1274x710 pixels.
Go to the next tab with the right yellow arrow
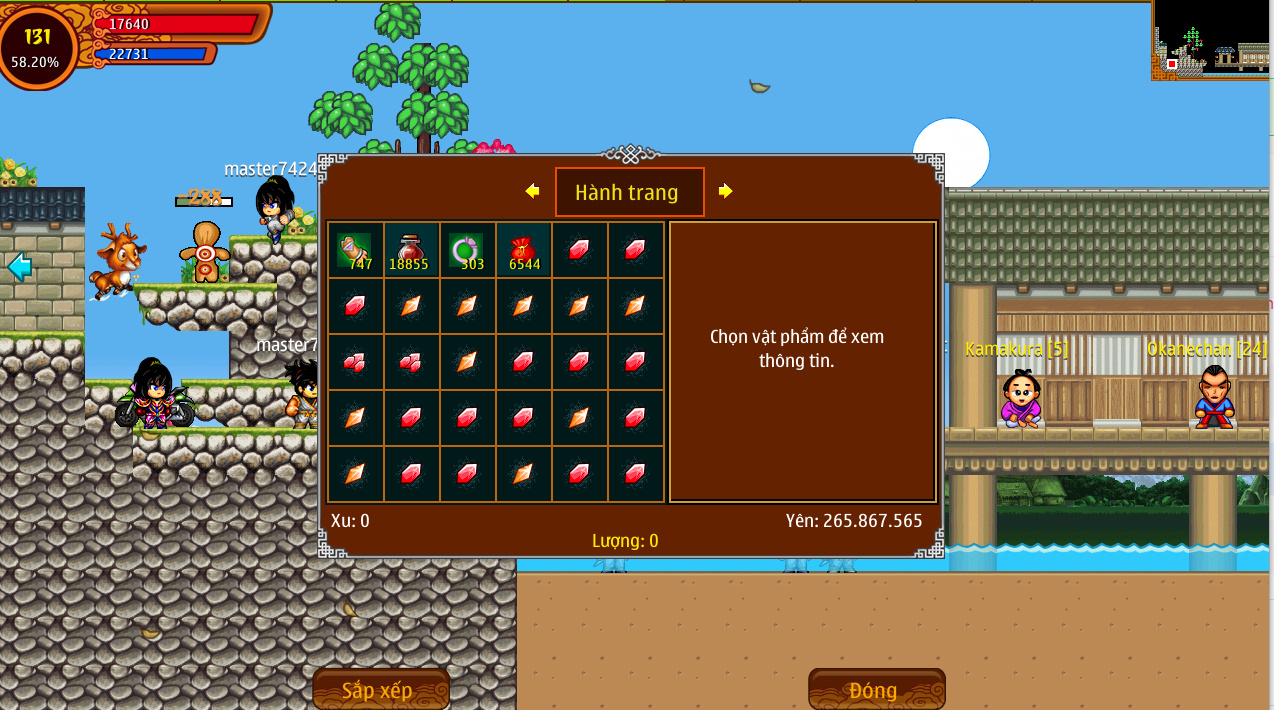(x=726, y=191)
